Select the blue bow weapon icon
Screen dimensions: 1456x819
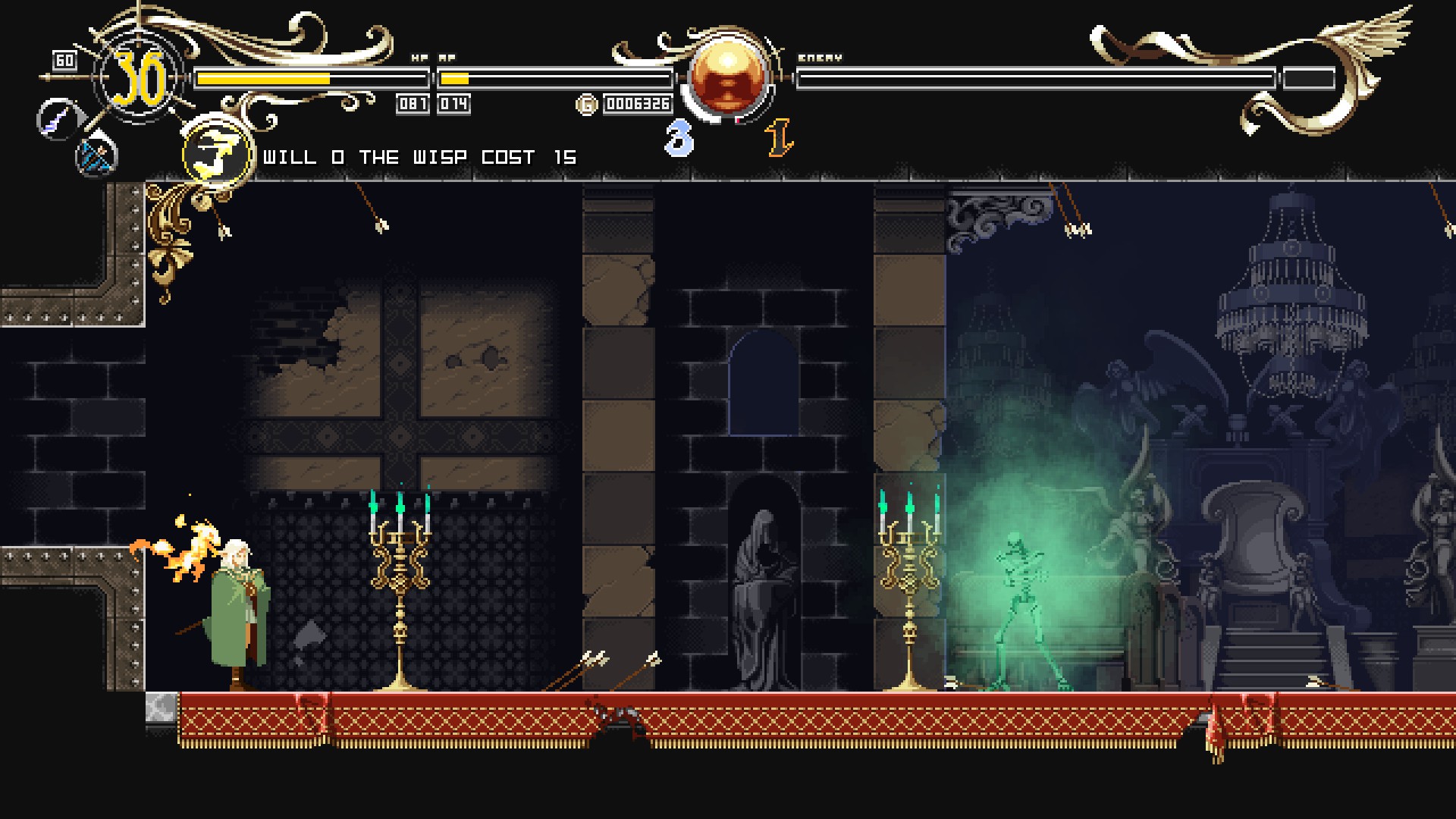click(96, 156)
